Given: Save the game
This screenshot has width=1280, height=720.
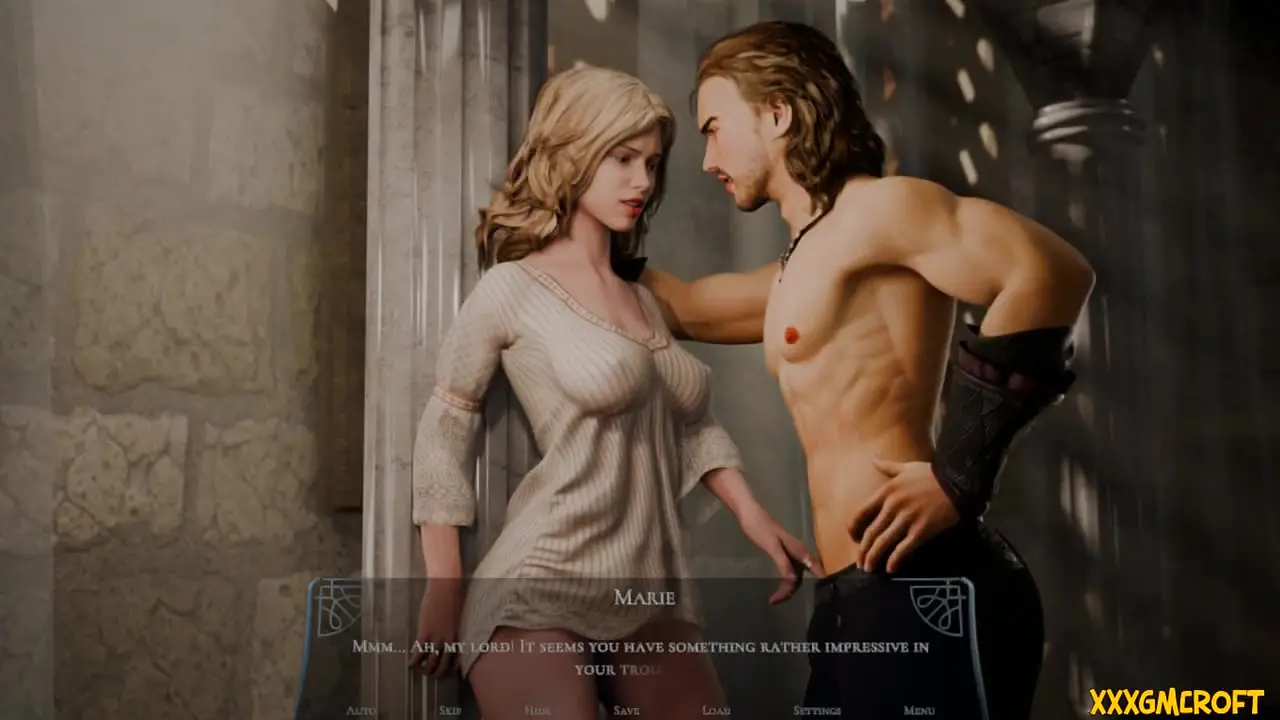Looking at the screenshot, I should pos(626,710).
